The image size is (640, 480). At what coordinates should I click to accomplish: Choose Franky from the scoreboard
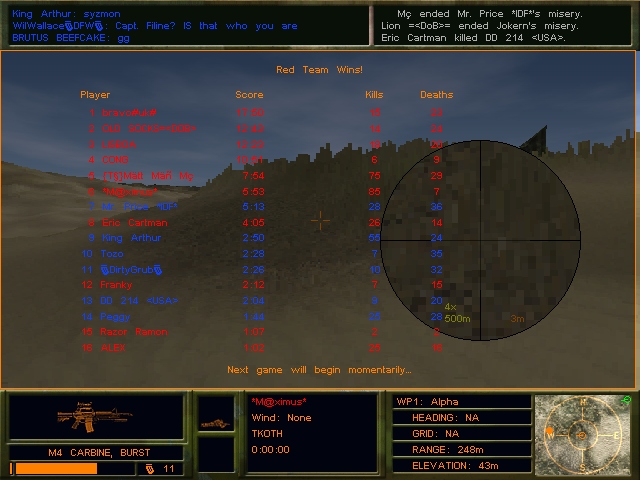click(x=117, y=285)
